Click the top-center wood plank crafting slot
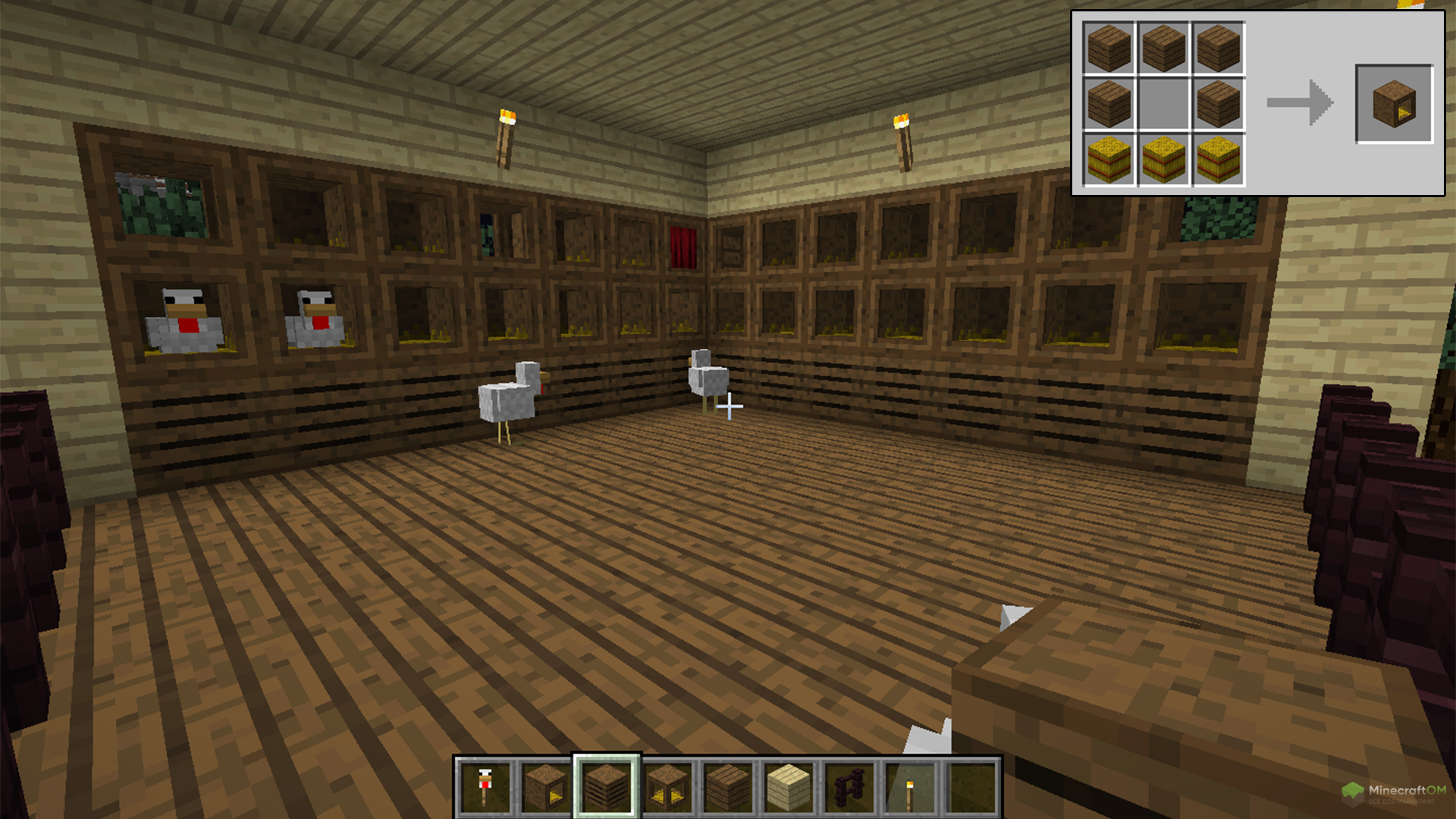1456x819 pixels. point(1164,48)
